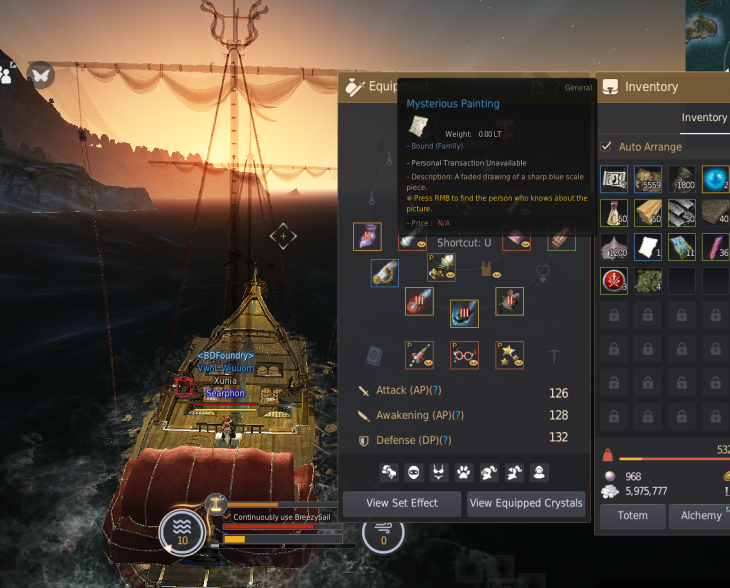Open the Alchemy stone button

click(x=701, y=515)
